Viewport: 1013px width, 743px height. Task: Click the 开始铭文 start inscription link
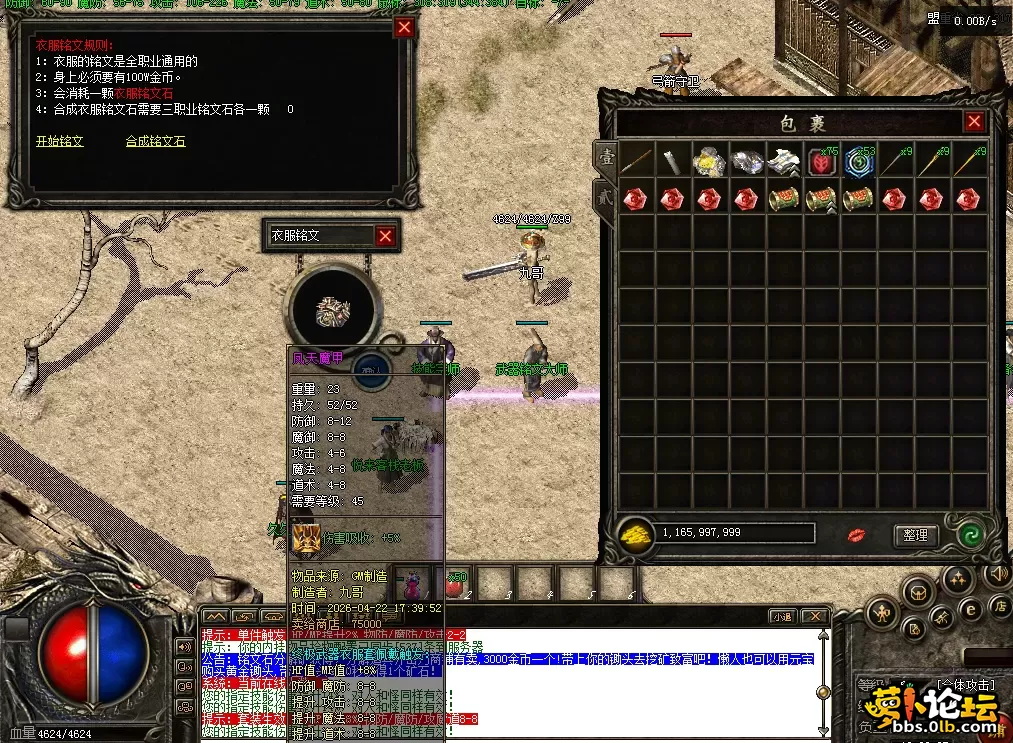[60, 141]
